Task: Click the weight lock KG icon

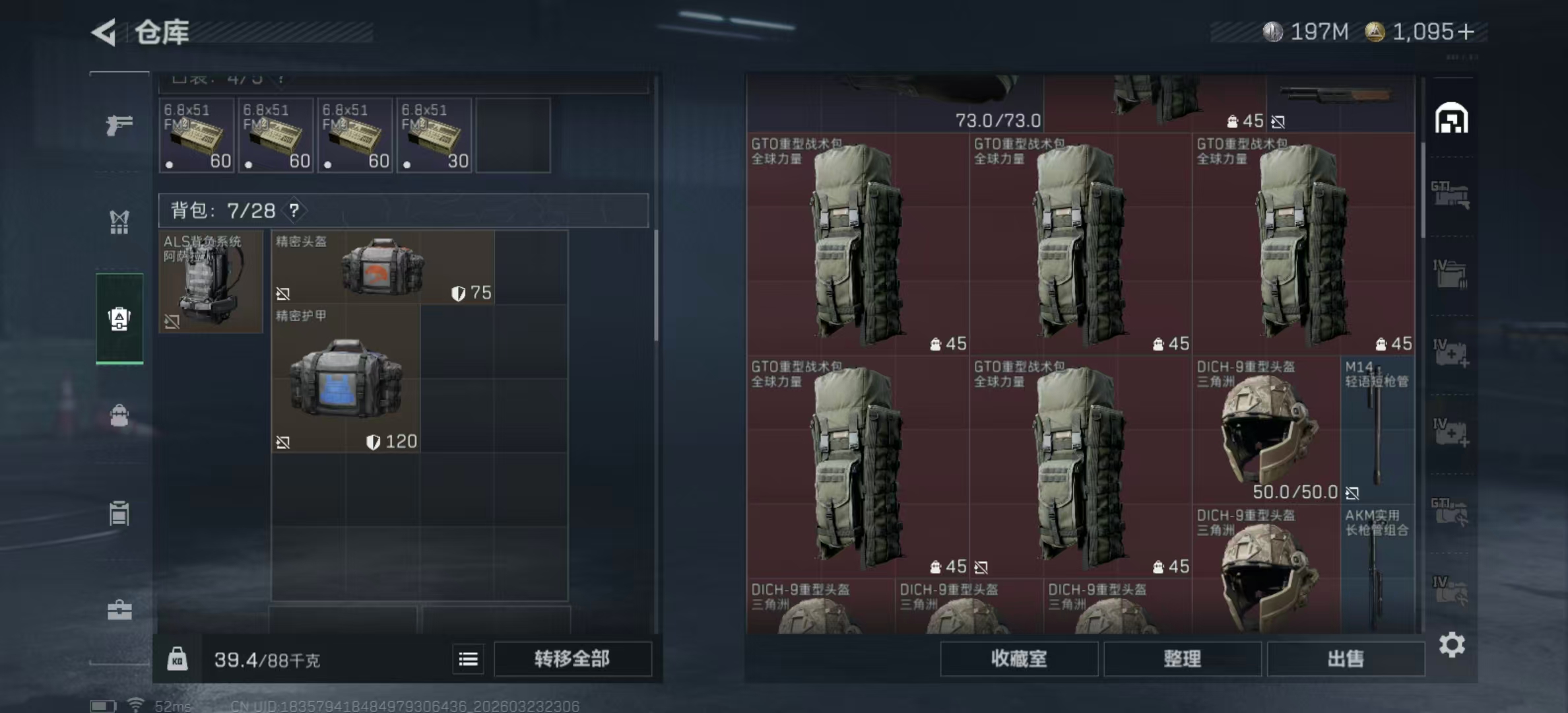Action: coord(177,659)
